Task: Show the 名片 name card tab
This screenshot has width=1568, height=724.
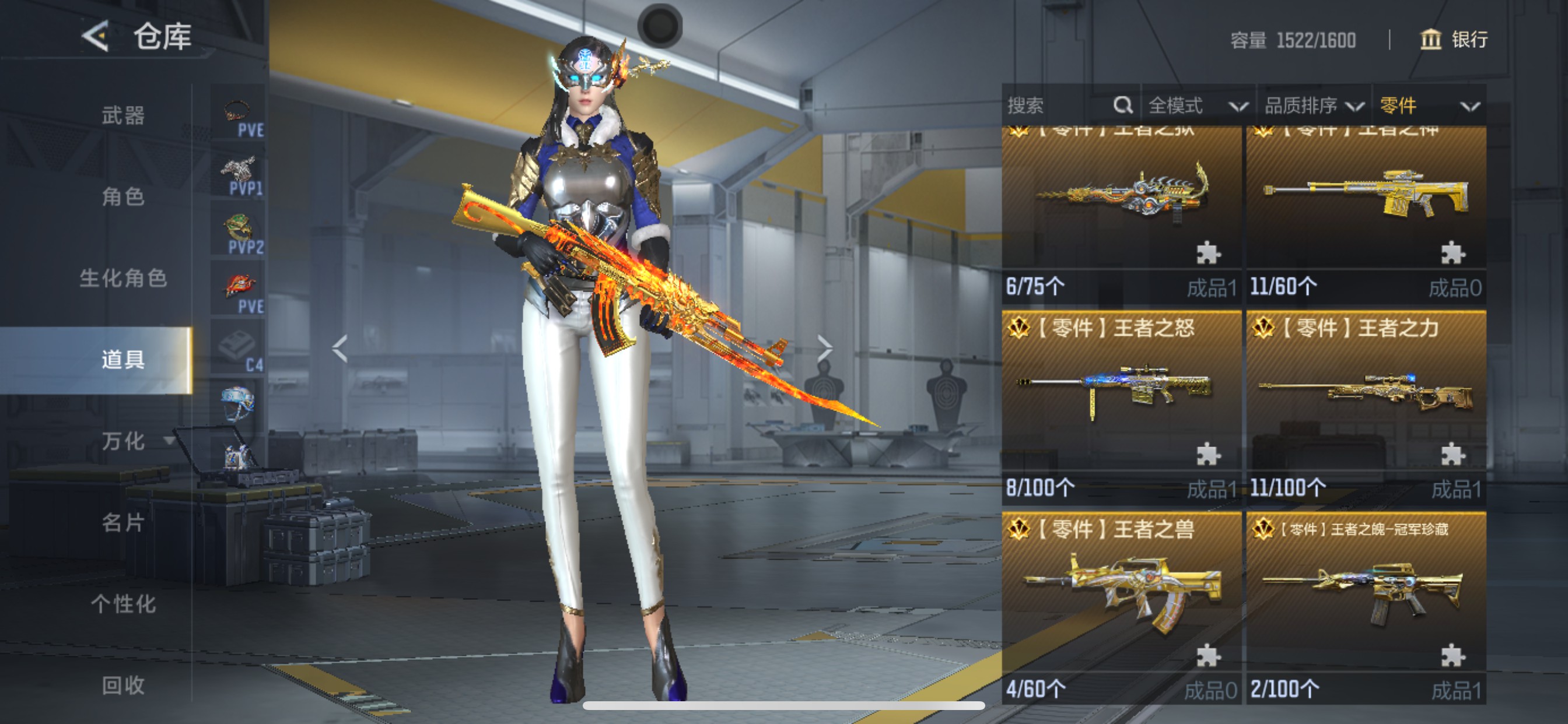Action: (123, 523)
